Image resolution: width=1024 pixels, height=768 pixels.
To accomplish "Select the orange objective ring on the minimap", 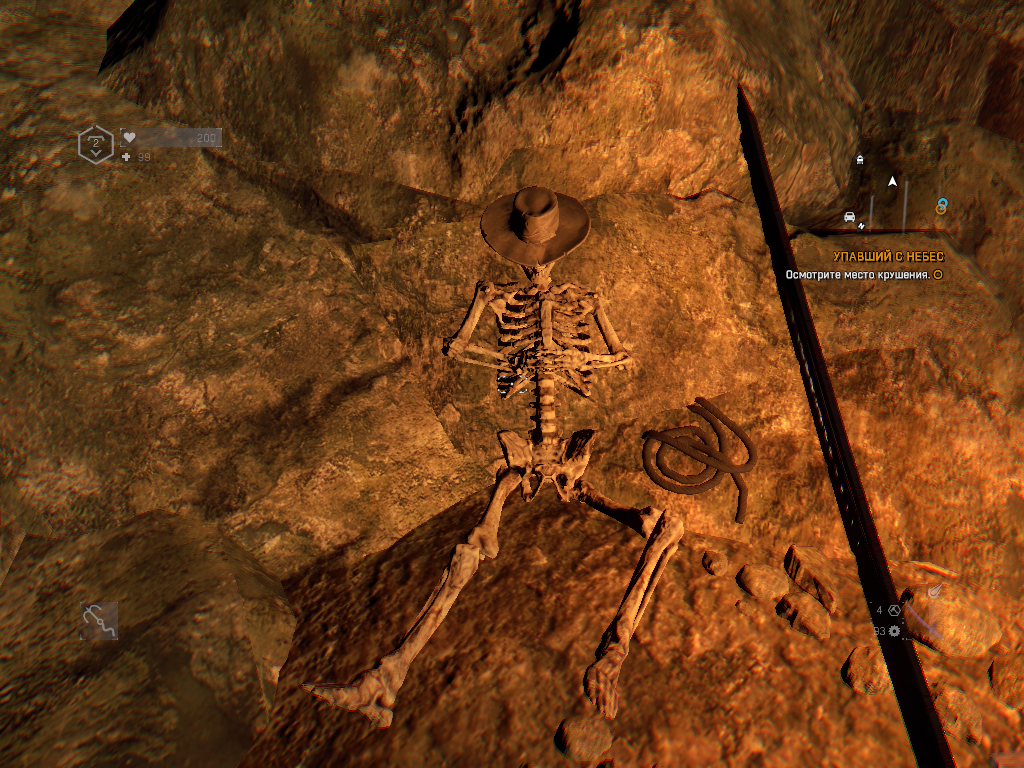I will pos(940,208).
